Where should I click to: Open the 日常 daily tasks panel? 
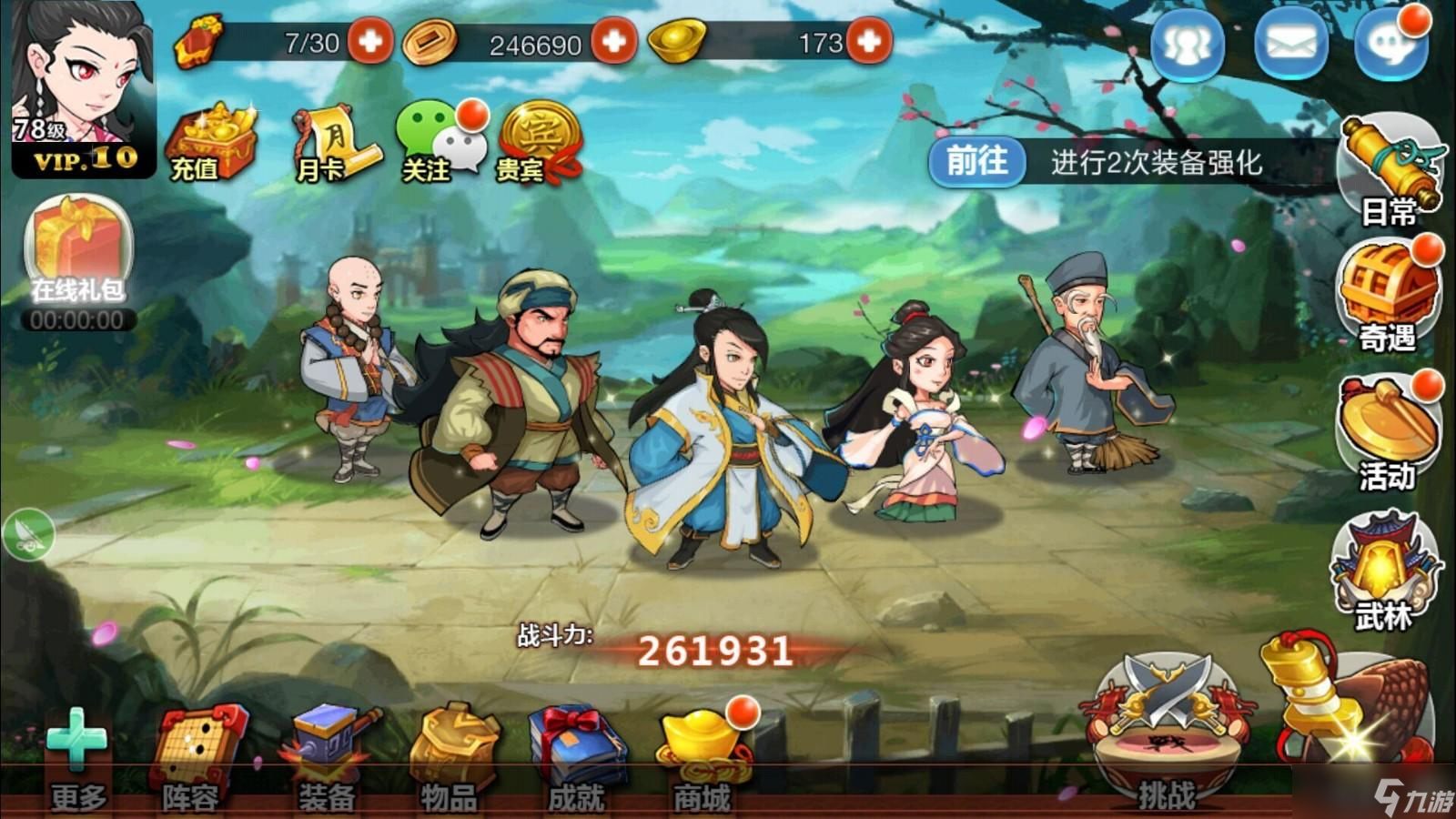tap(1387, 168)
